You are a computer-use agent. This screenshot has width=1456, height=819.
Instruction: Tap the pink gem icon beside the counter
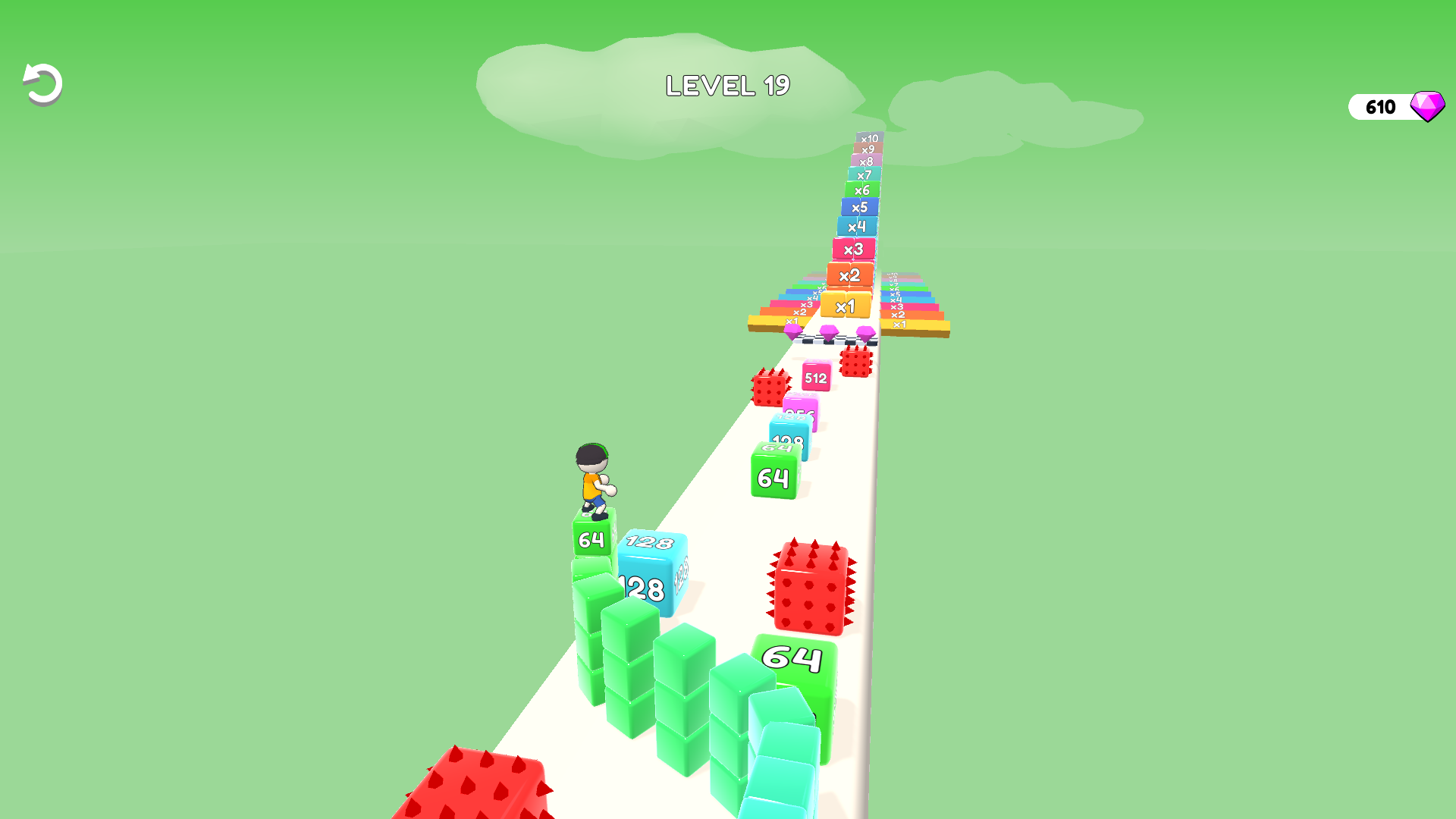1429,106
